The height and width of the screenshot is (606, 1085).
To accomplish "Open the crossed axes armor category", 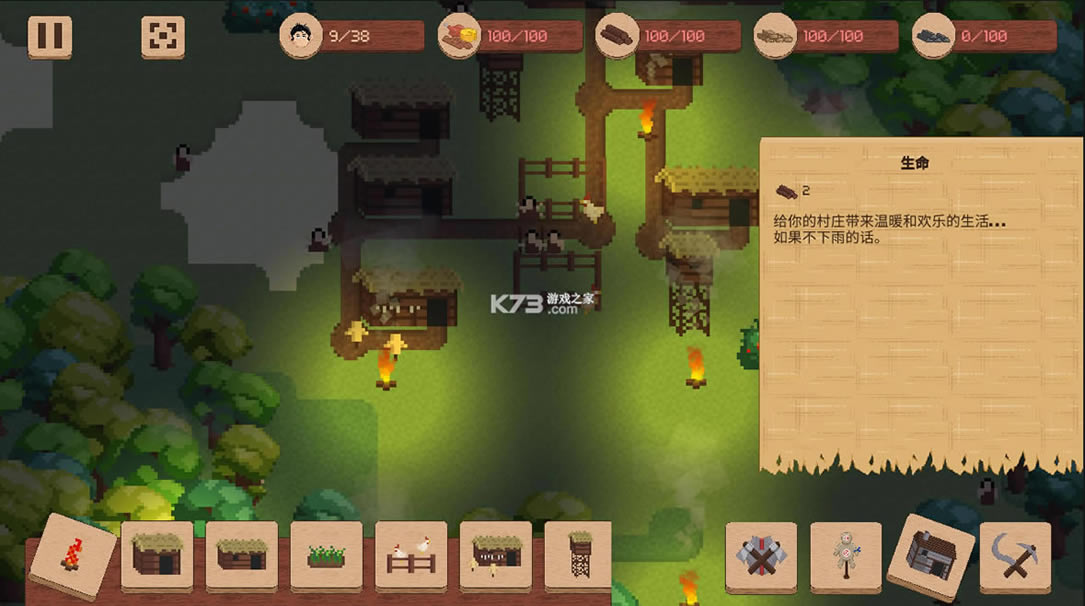I will [x=761, y=554].
